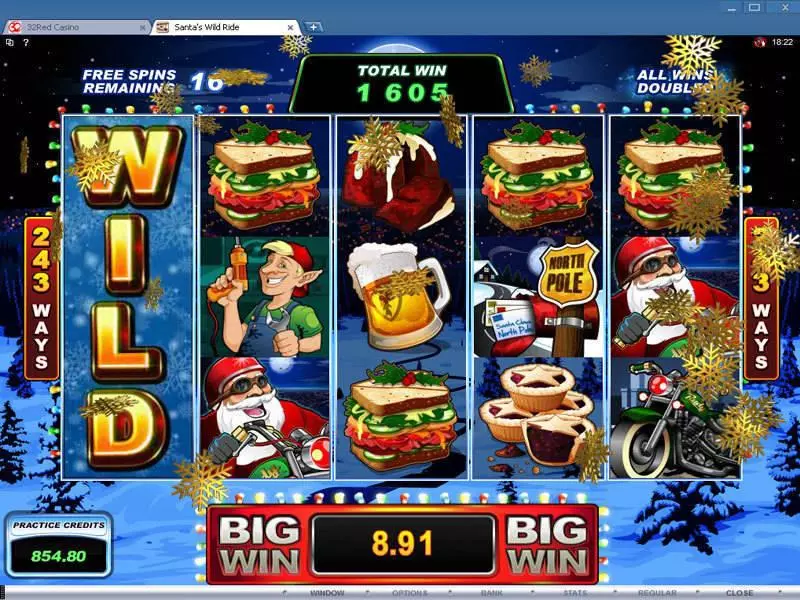Close the game via the Close button
Viewport: 800px width, 600px height.
(x=739, y=593)
